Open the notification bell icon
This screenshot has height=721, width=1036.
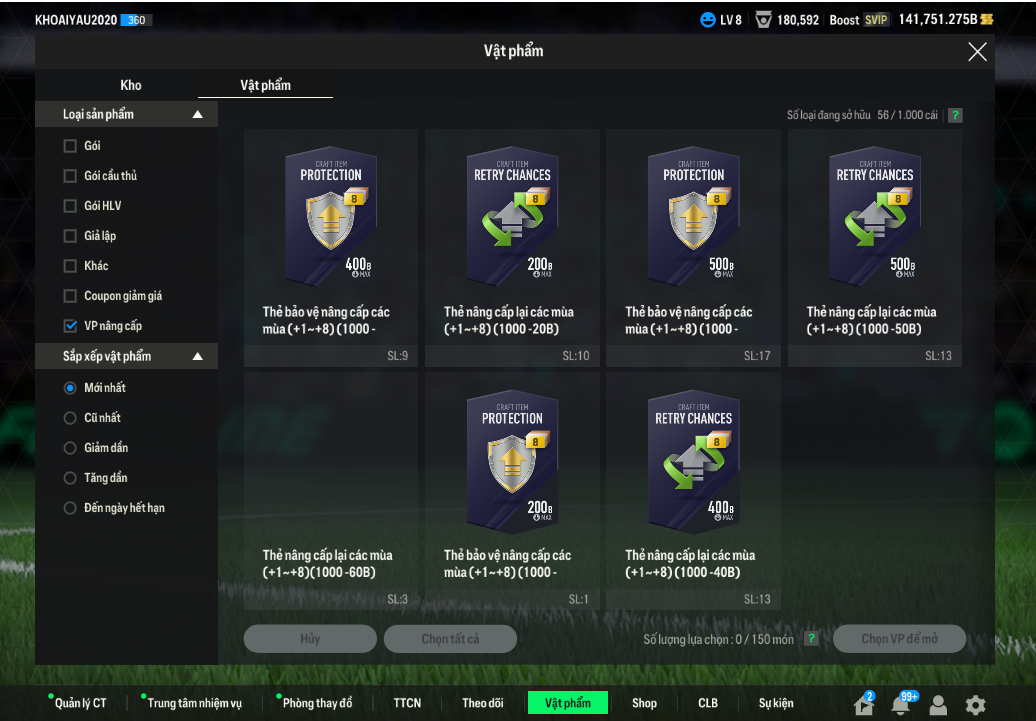pos(901,705)
